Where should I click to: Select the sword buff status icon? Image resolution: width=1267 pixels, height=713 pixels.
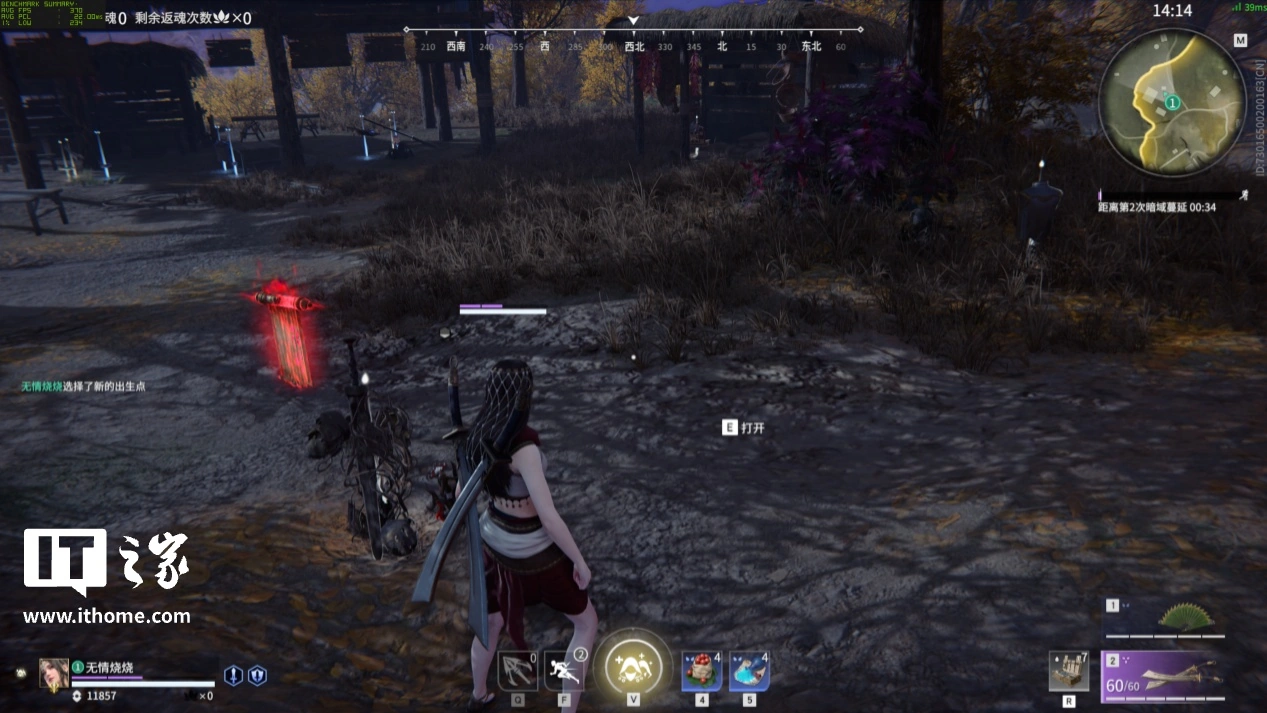233,675
